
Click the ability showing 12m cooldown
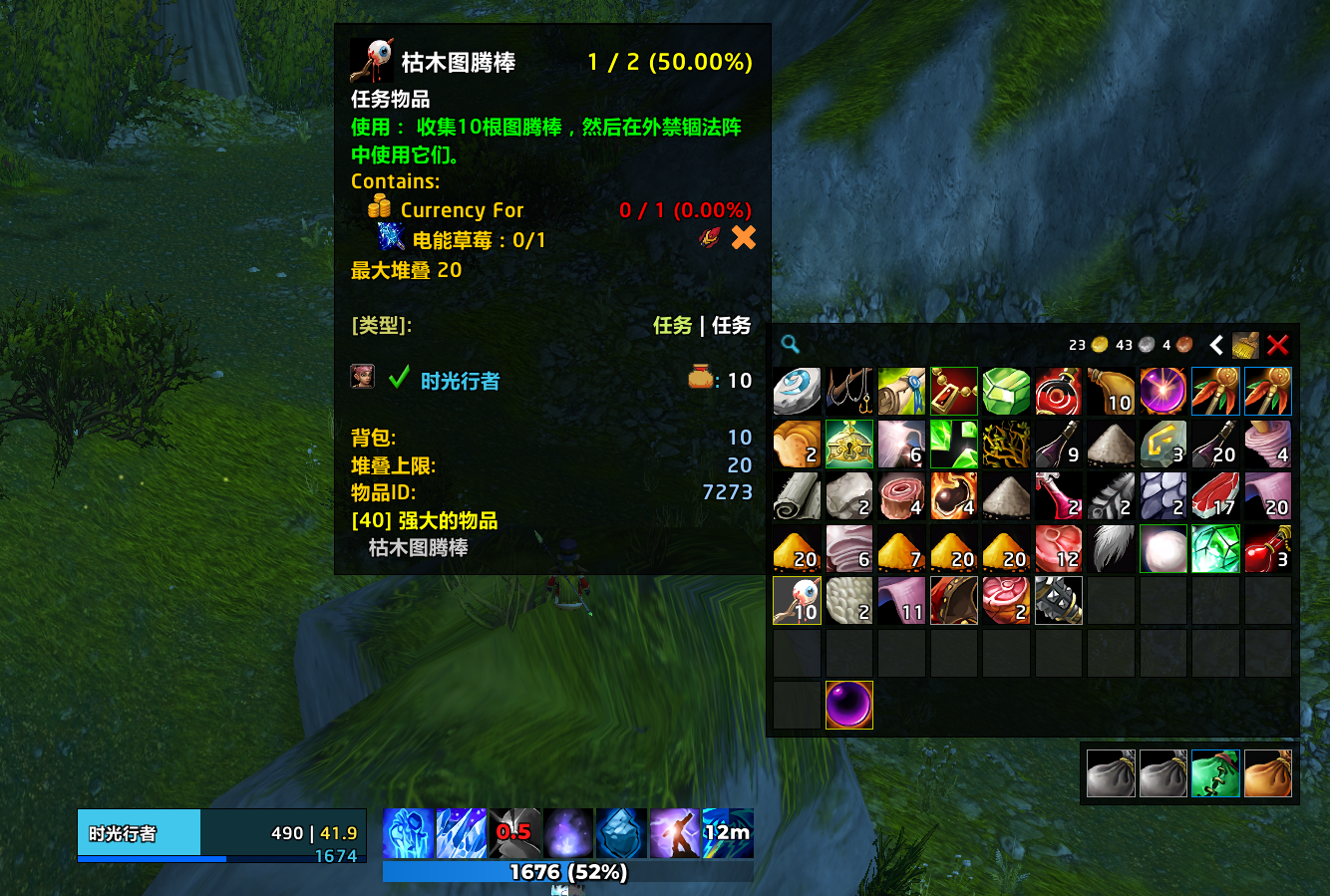pyautogui.click(x=728, y=833)
